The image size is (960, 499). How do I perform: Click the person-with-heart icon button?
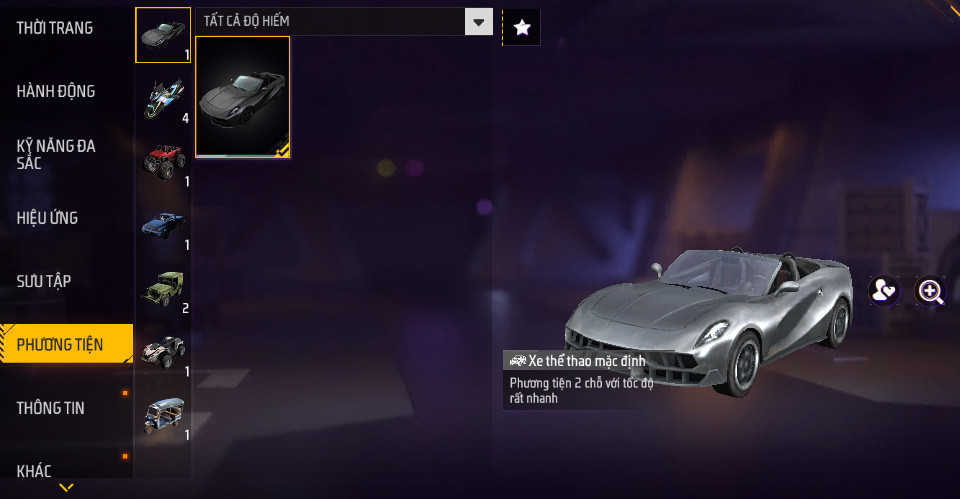883,291
